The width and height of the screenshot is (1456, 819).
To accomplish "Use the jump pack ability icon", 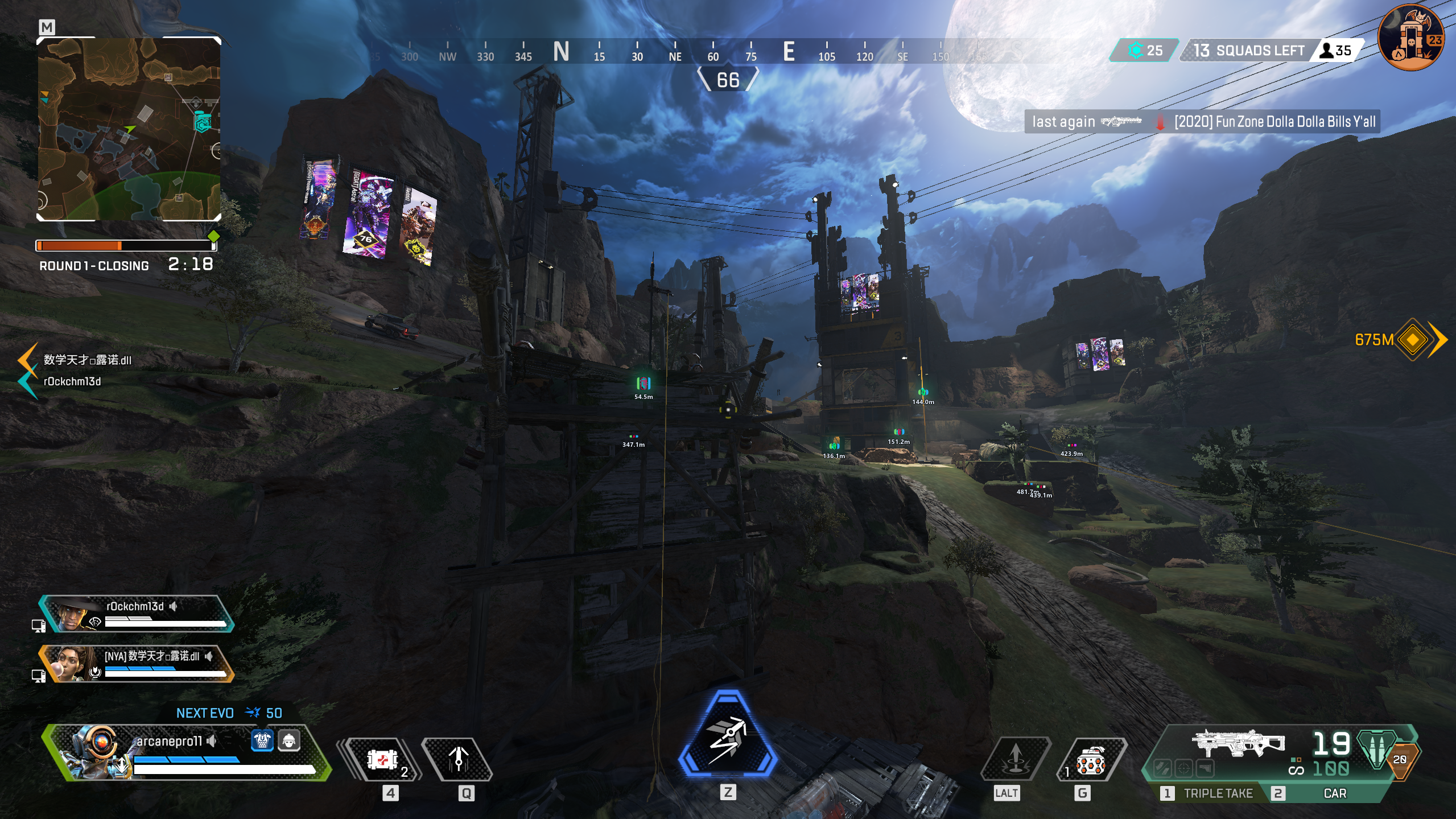I will [1015, 759].
